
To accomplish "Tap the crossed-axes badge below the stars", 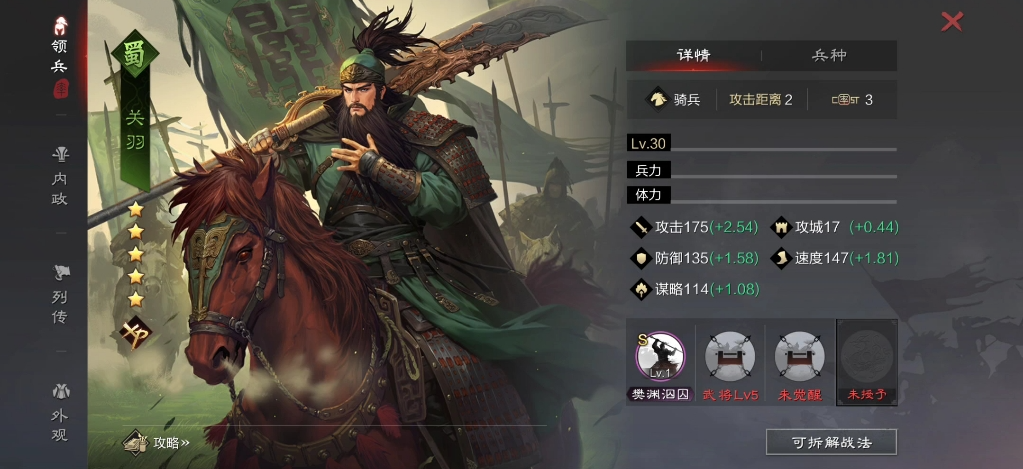I will tap(135, 333).
